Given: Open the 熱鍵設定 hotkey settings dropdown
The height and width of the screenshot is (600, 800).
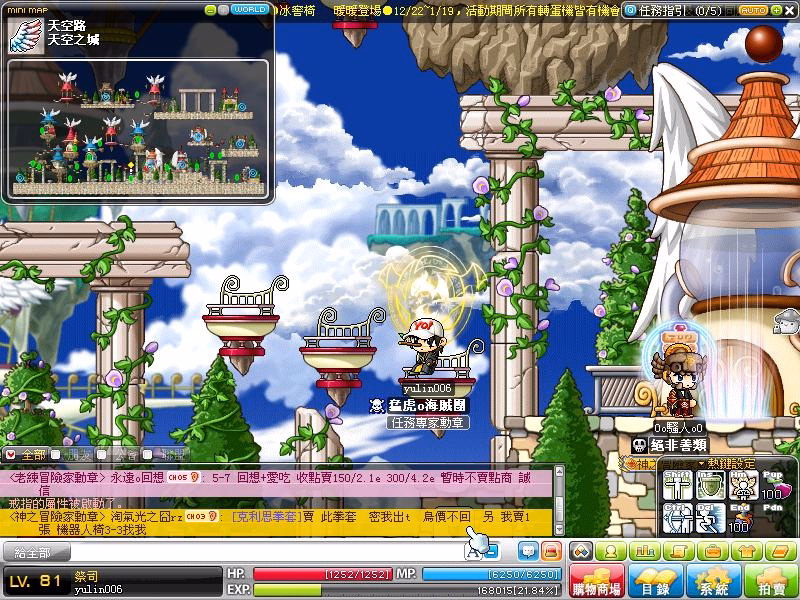Looking at the screenshot, I should [728, 463].
